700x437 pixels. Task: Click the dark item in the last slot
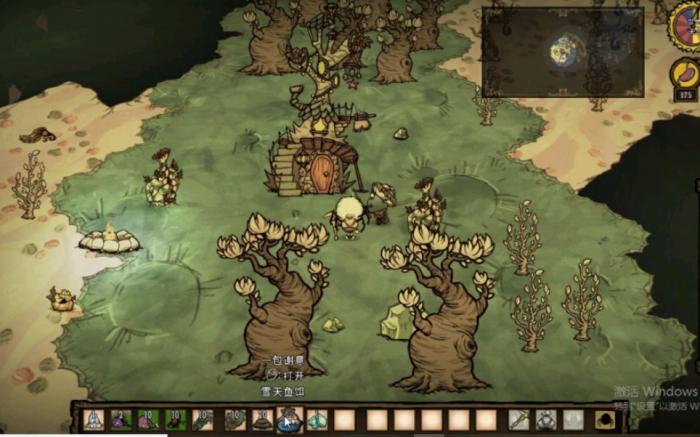605,420
